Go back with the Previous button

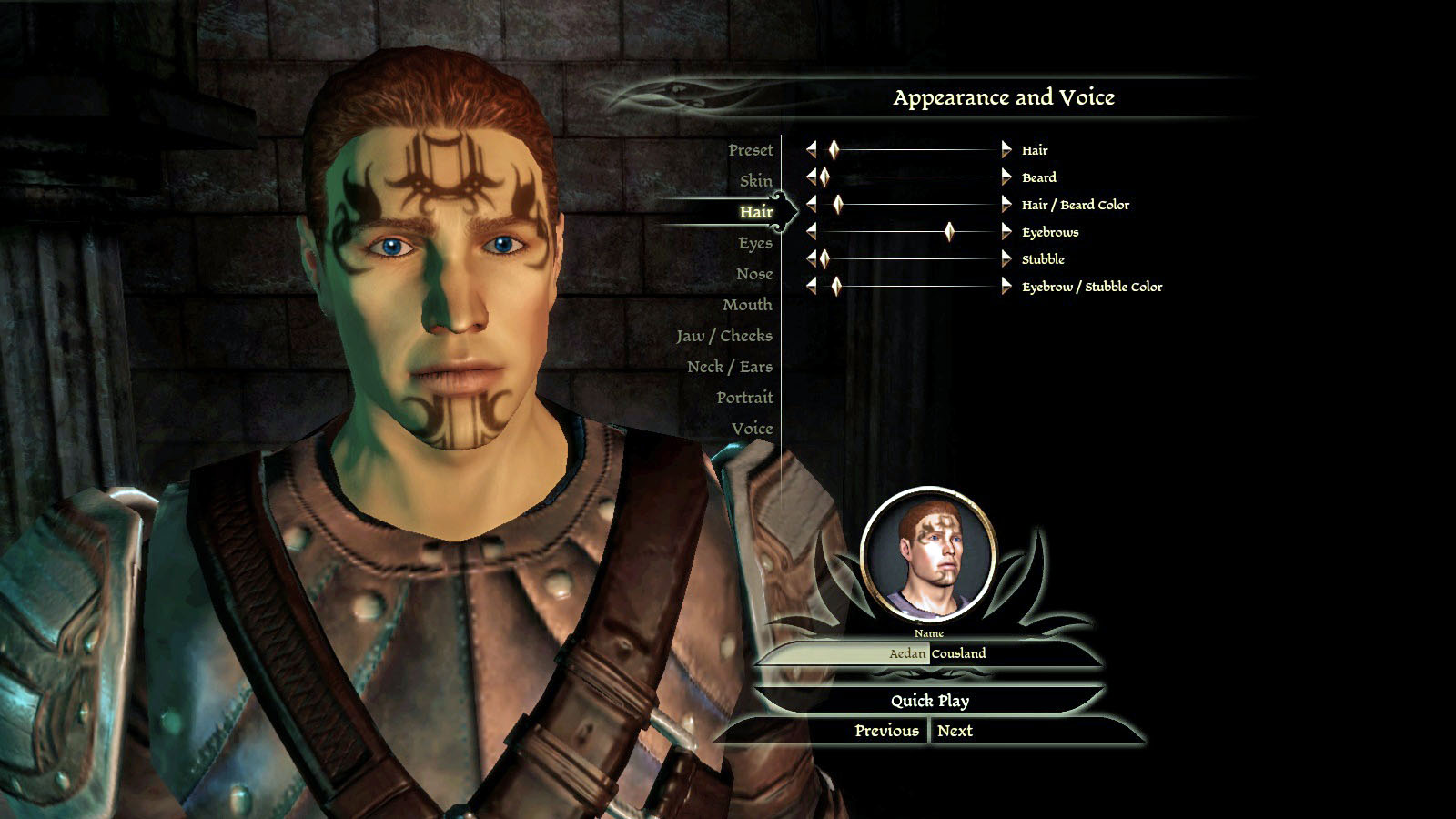pyautogui.click(x=886, y=731)
